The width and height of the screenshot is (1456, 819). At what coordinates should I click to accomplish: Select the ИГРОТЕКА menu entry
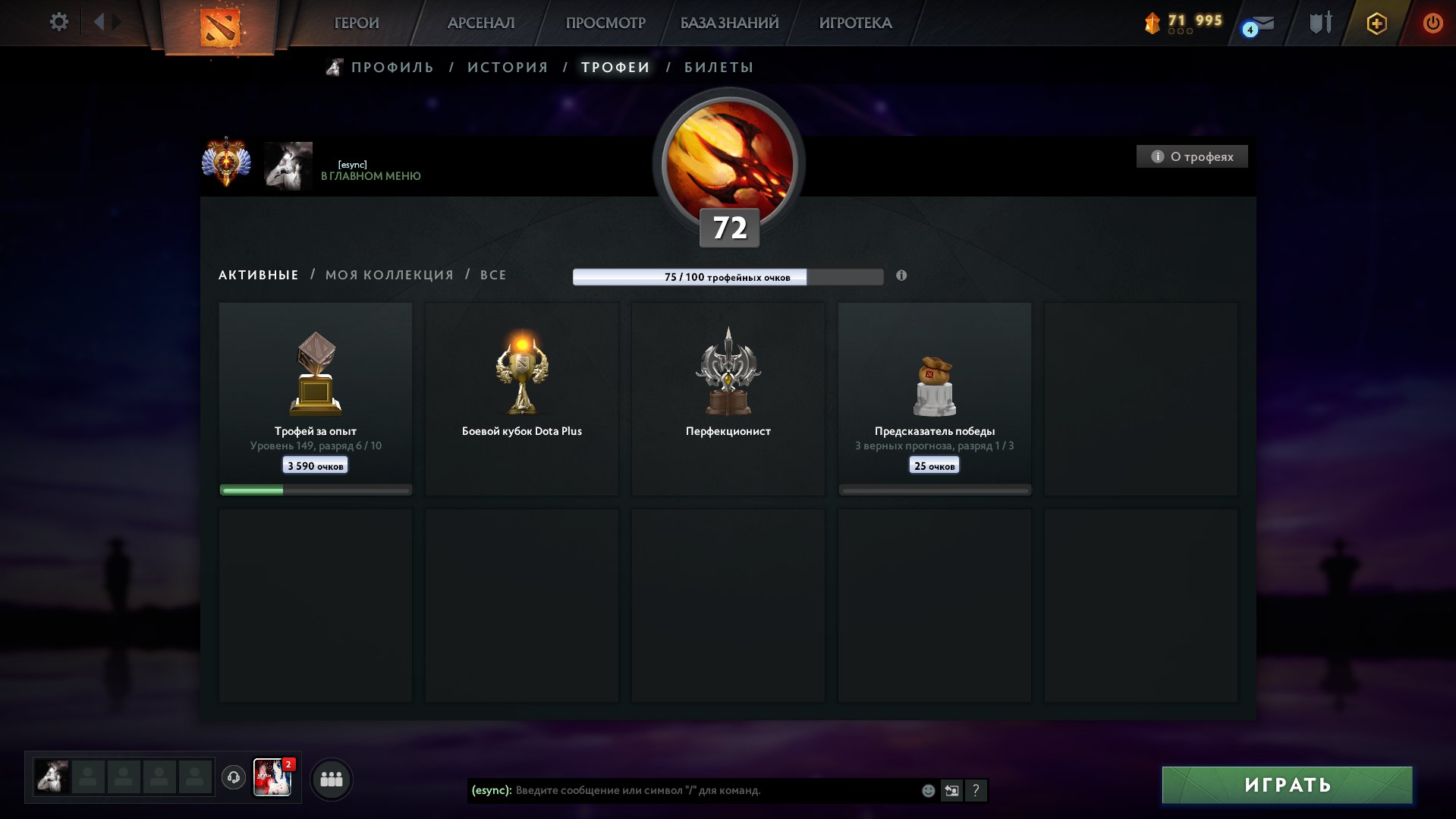(x=855, y=23)
